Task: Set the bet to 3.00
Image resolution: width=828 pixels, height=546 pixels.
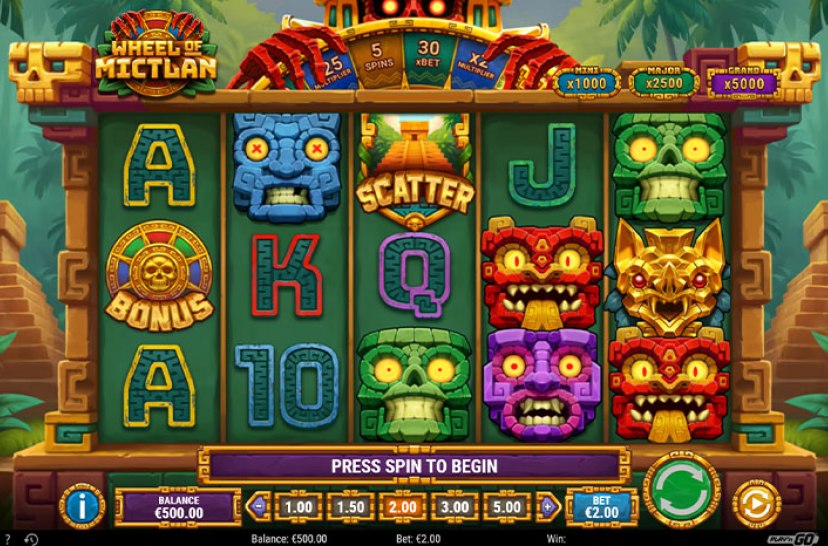Action: coord(454,507)
